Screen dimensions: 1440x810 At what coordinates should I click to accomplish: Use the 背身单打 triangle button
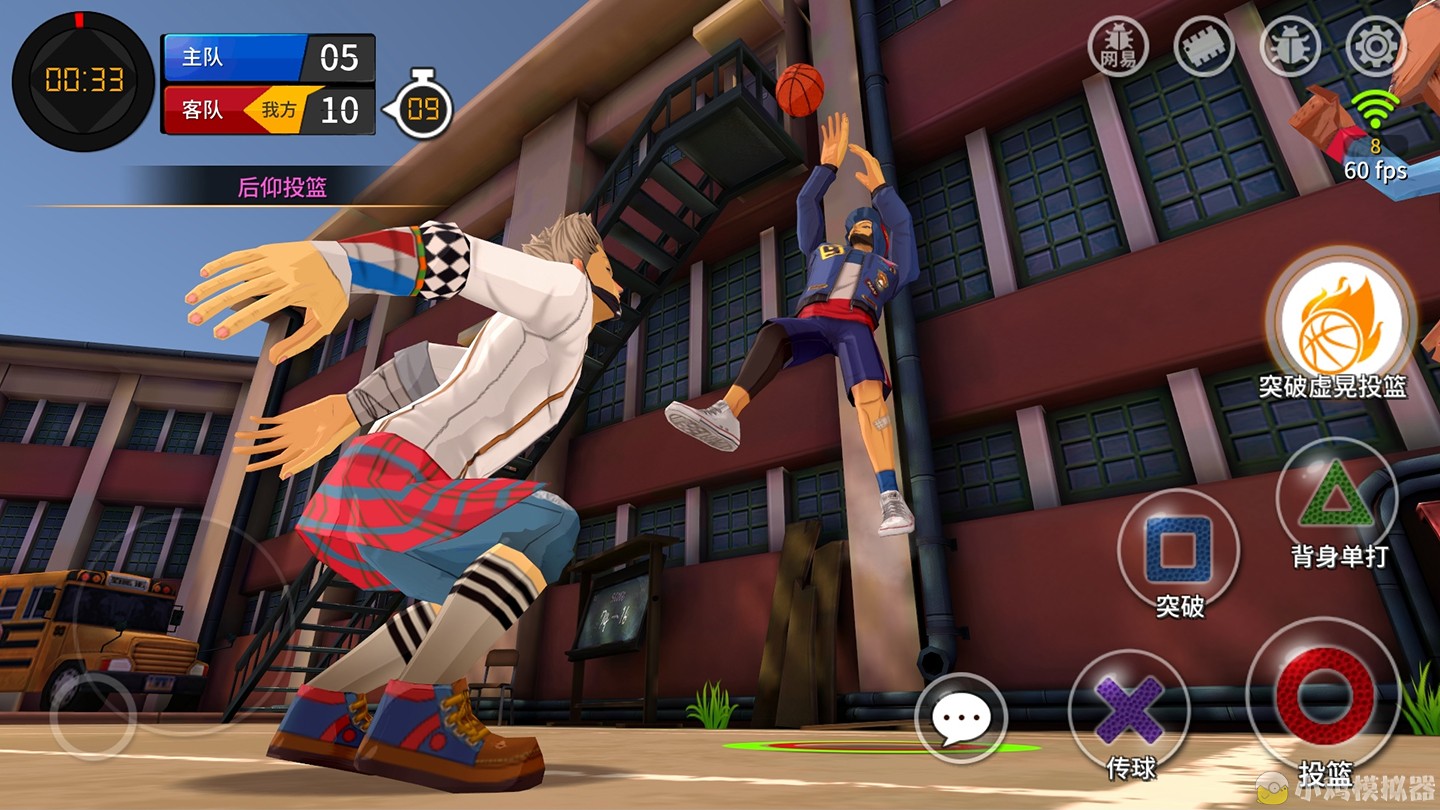1336,497
